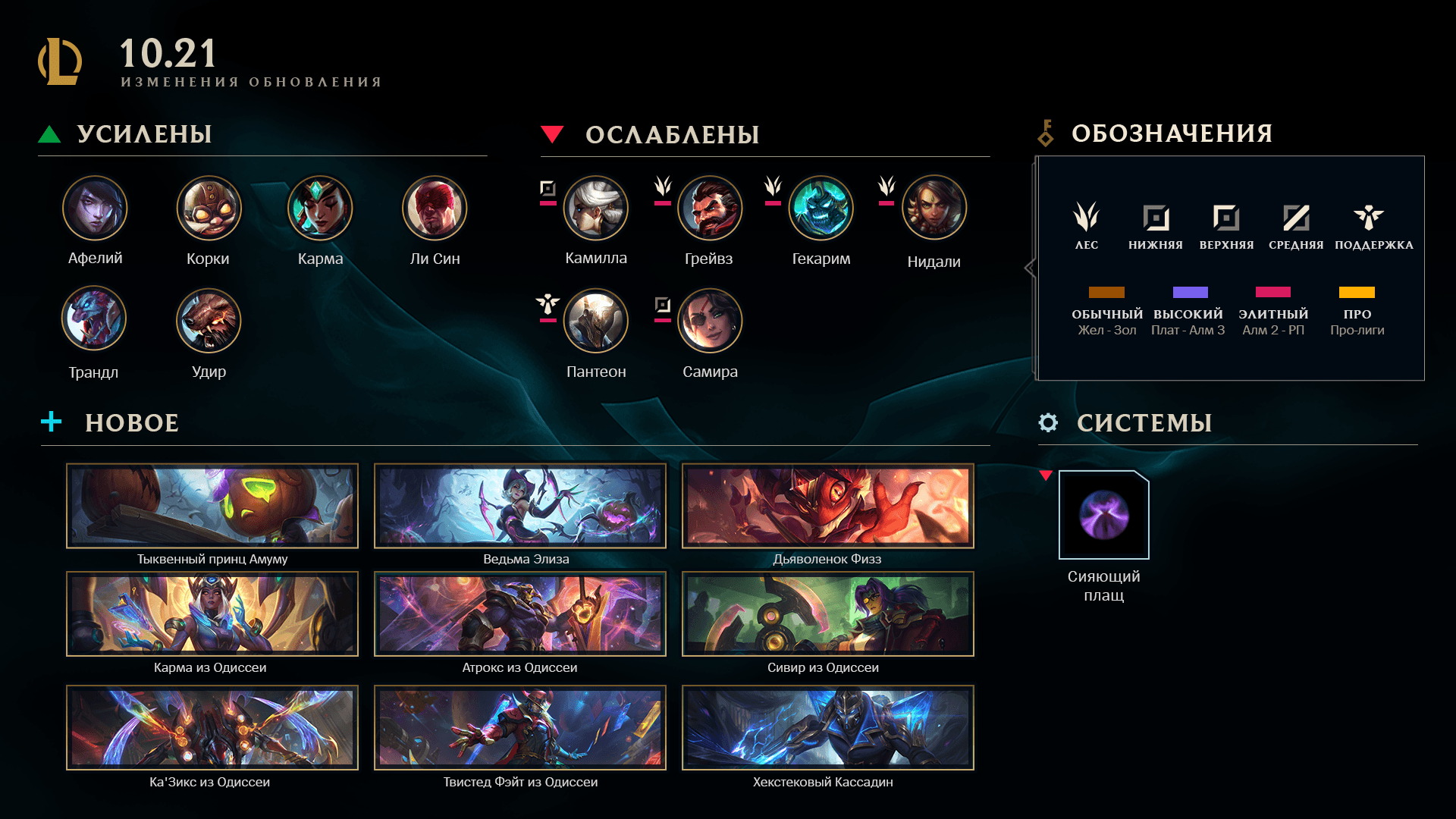Click the ЛЕС jungle role legend icon
Screen dimensions: 1456x819
[x=1086, y=217]
